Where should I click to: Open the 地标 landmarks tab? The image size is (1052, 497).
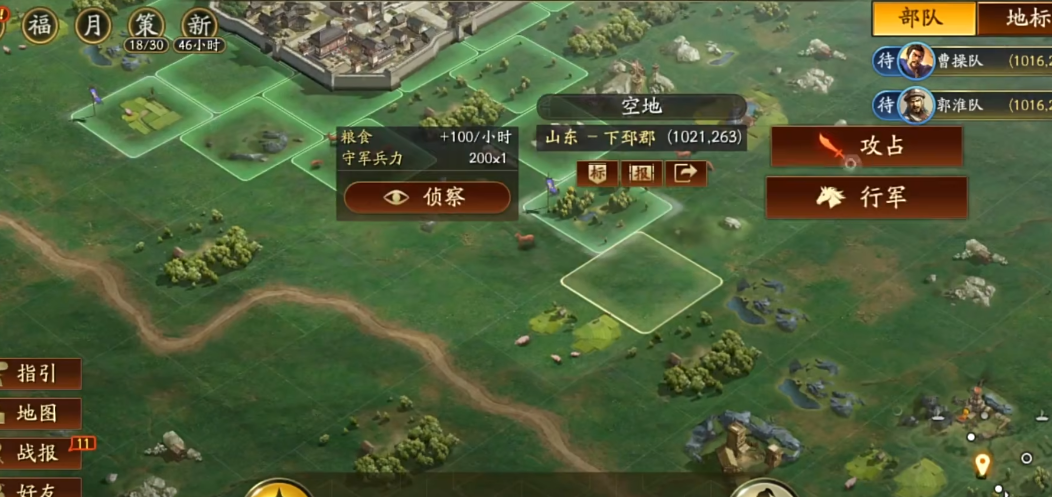point(1020,18)
